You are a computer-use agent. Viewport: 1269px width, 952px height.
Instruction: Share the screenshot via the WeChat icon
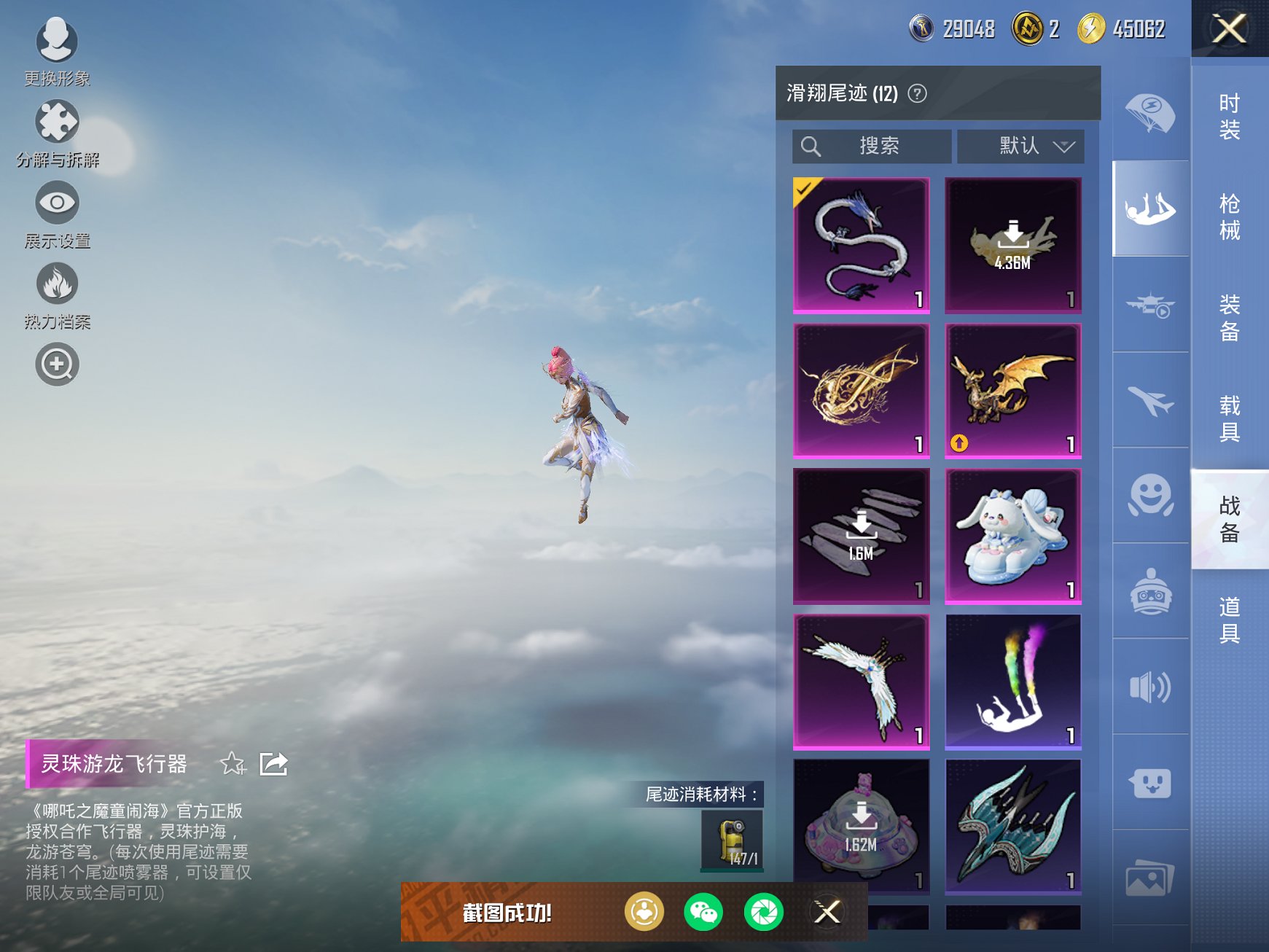coord(703,911)
